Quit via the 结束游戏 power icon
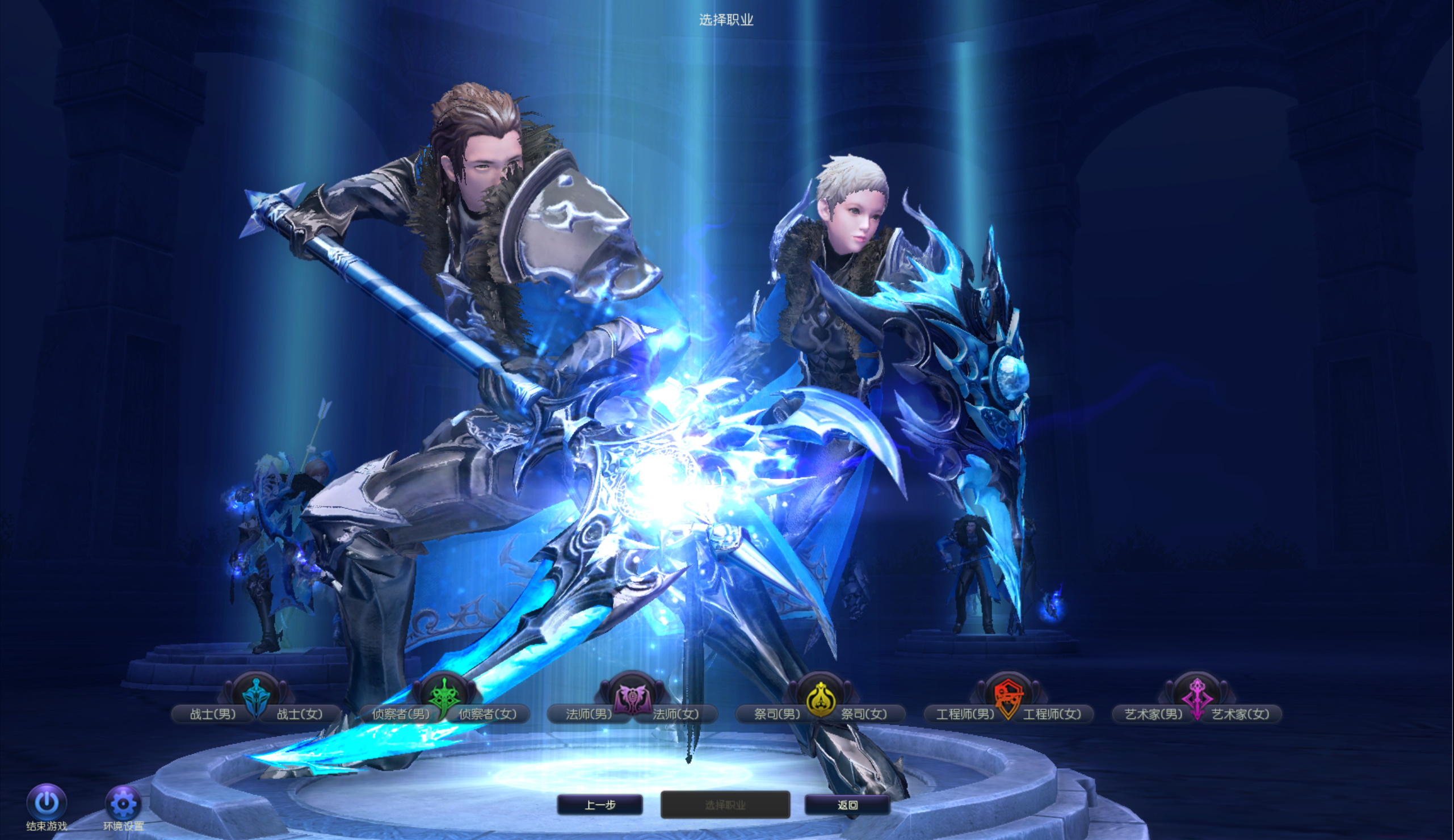1454x840 pixels. tap(47, 803)
